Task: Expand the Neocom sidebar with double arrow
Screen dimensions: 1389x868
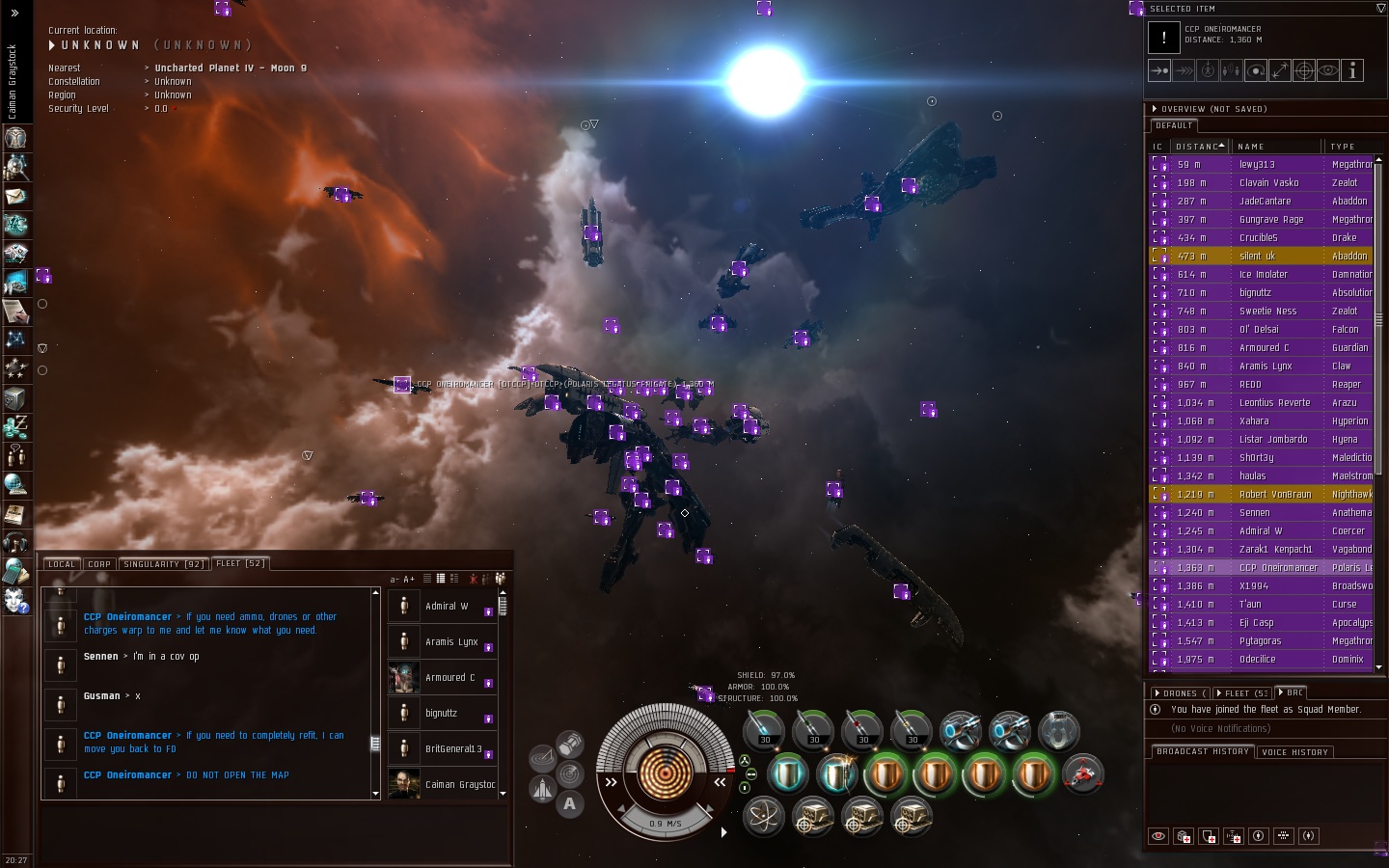Action: 14,13
